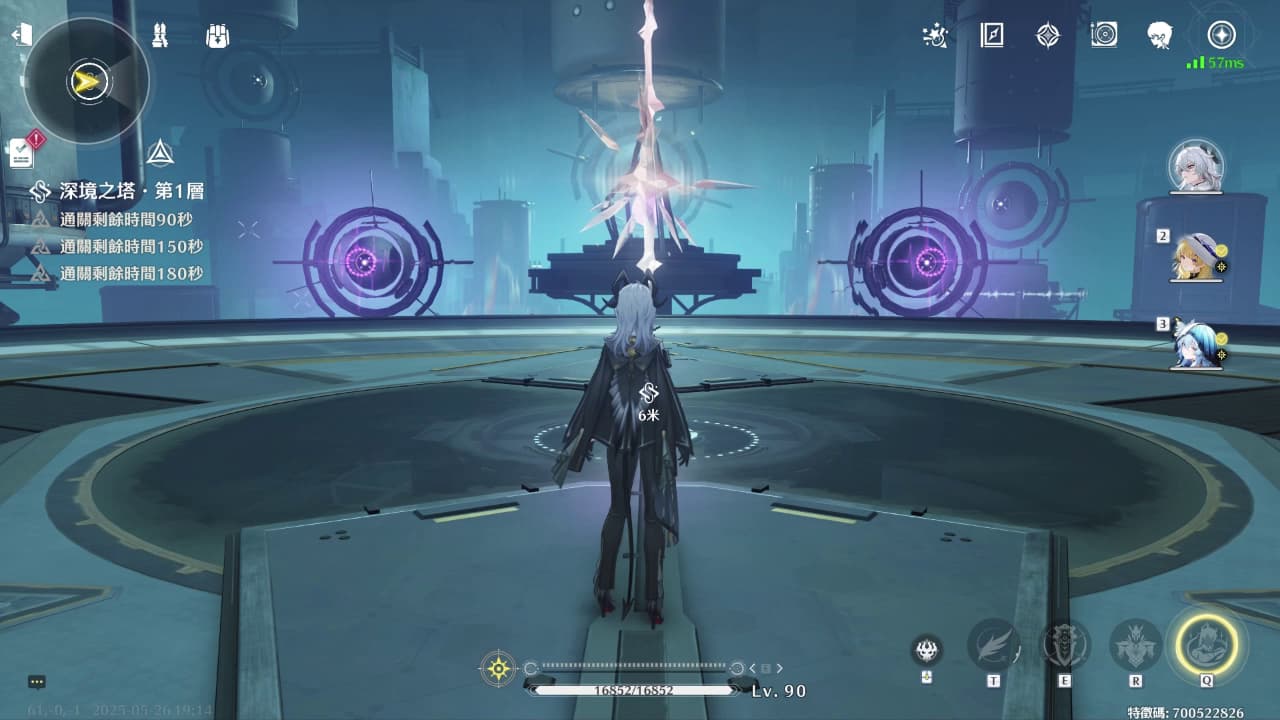Image resolution: width=1280 pixels, height=720 pixels.
Task: Switch to the blonde character in slot 2
Action: tap(1196, 256)
